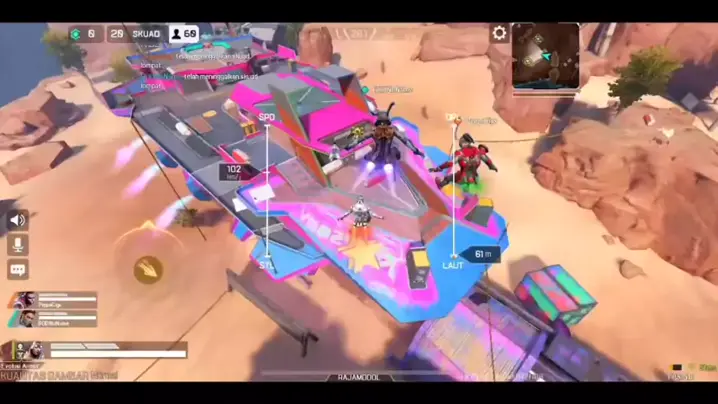Open the quick chat bubble
This screenshot has height=404, width=718.
click(x=18, y=270)
